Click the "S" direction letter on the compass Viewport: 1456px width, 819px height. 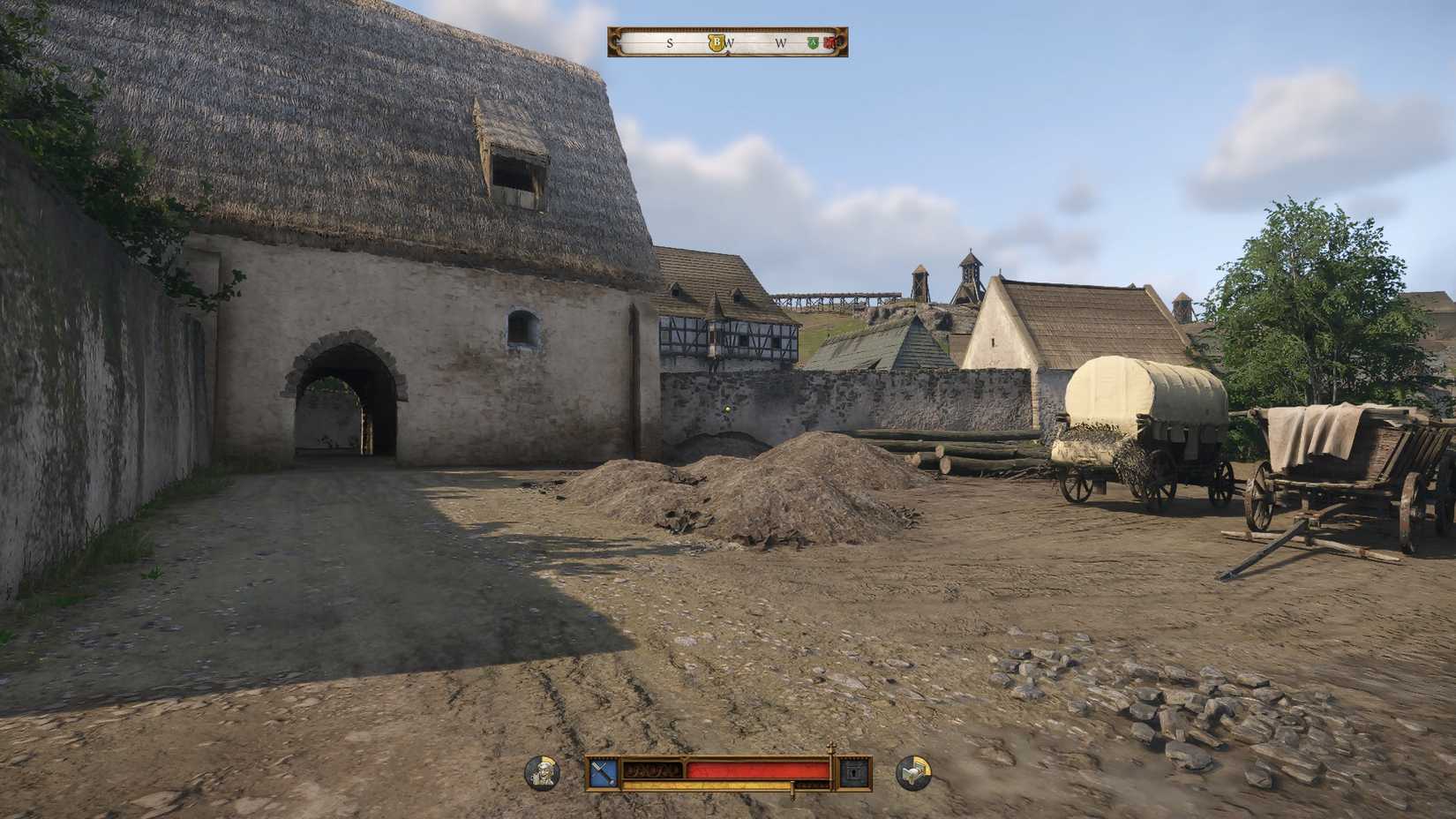pyautogui.click(x=670, y=42)
